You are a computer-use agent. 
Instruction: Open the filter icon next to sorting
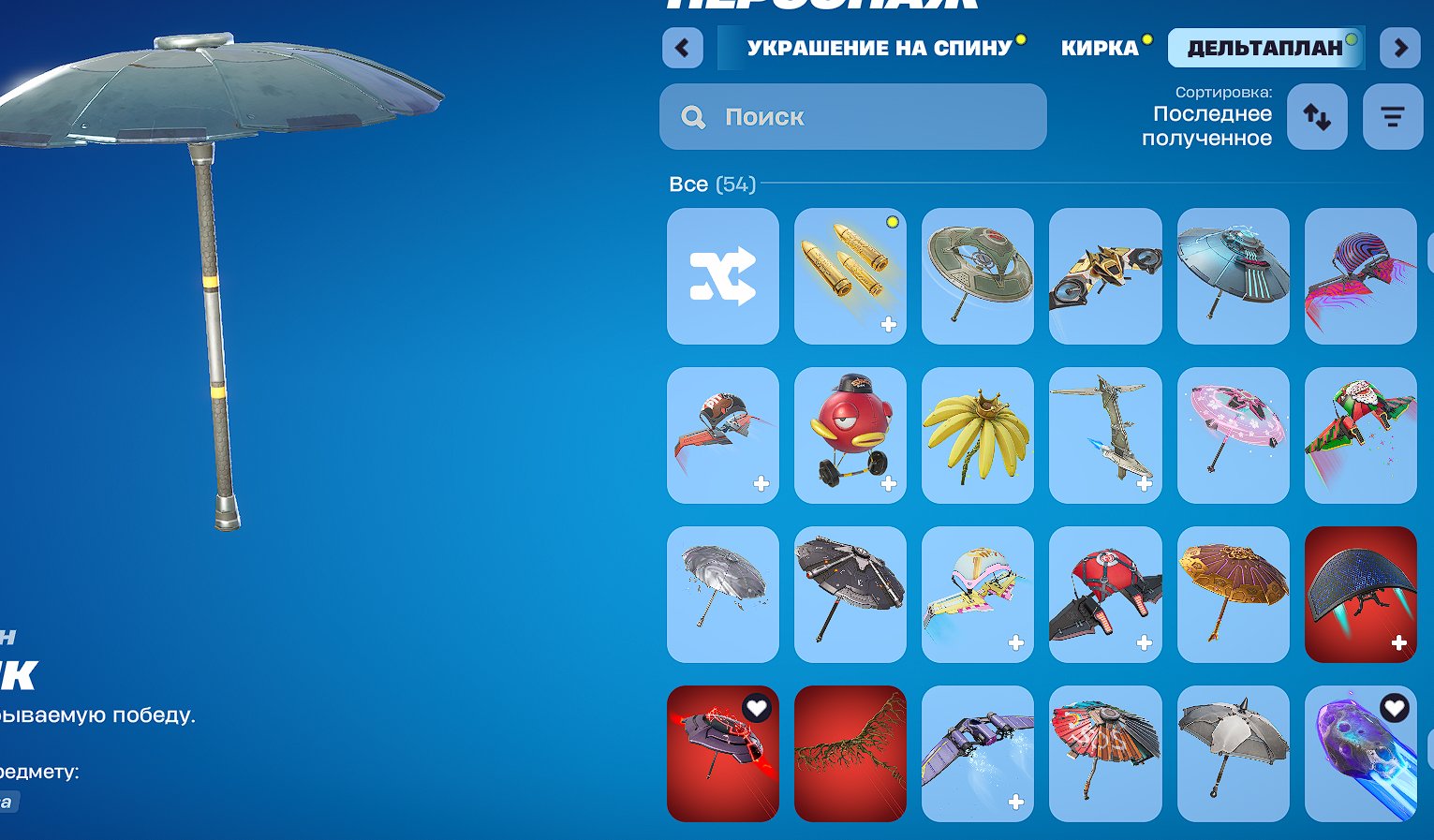(1393, 116)
